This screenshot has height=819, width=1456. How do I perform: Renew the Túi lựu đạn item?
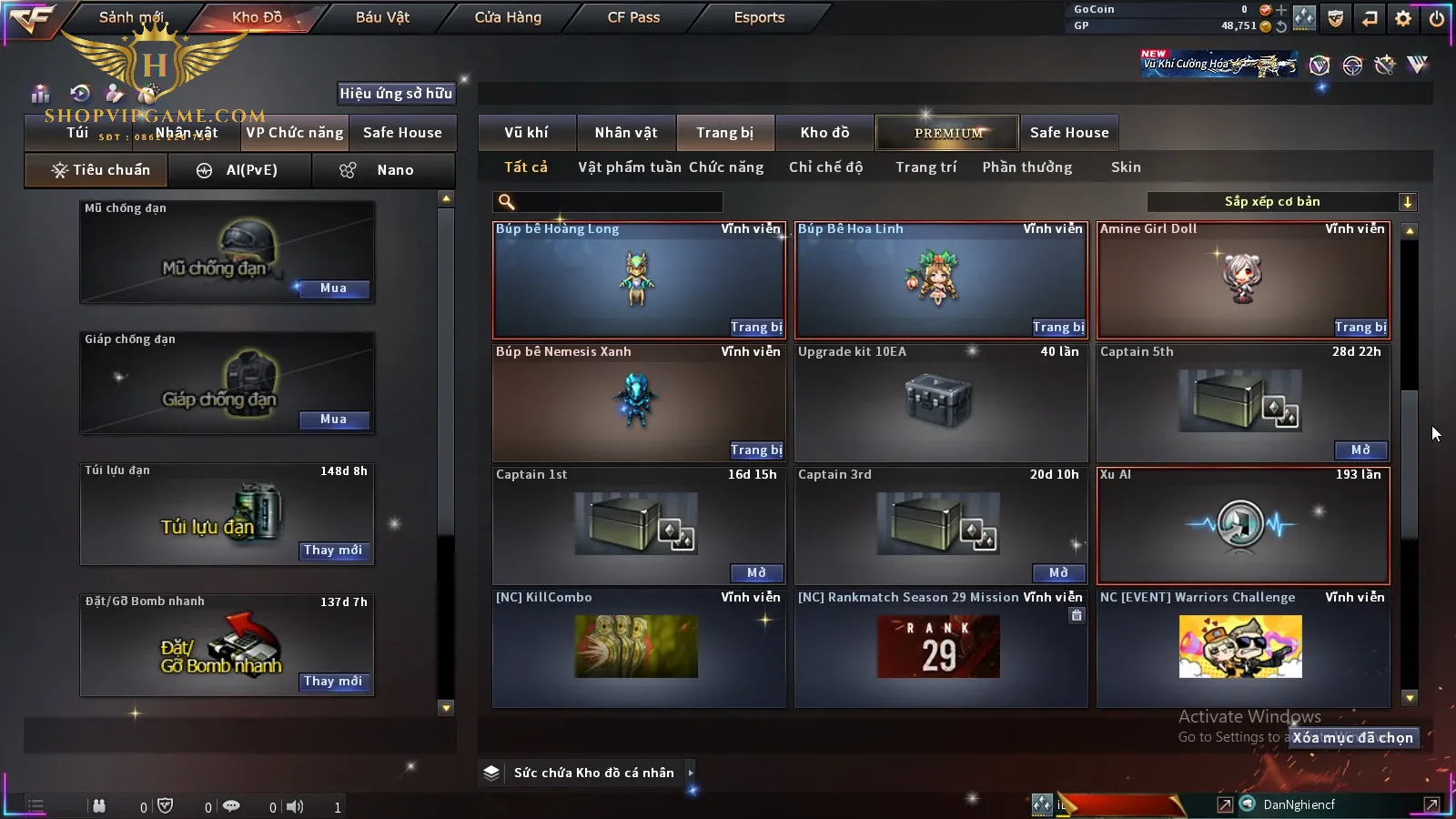(332, 551)
